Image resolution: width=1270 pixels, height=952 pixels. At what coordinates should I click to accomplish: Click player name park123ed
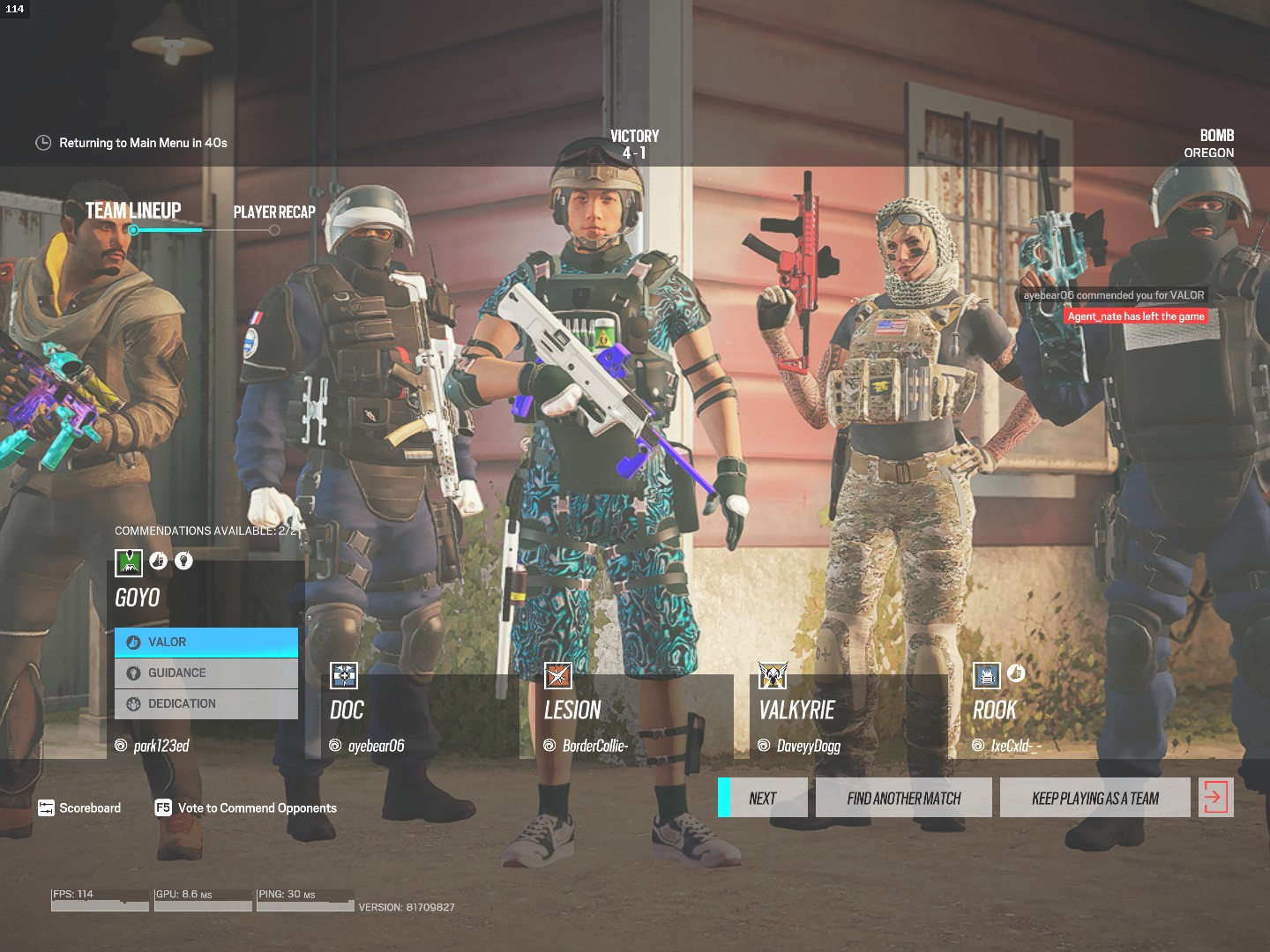(161, 747)
